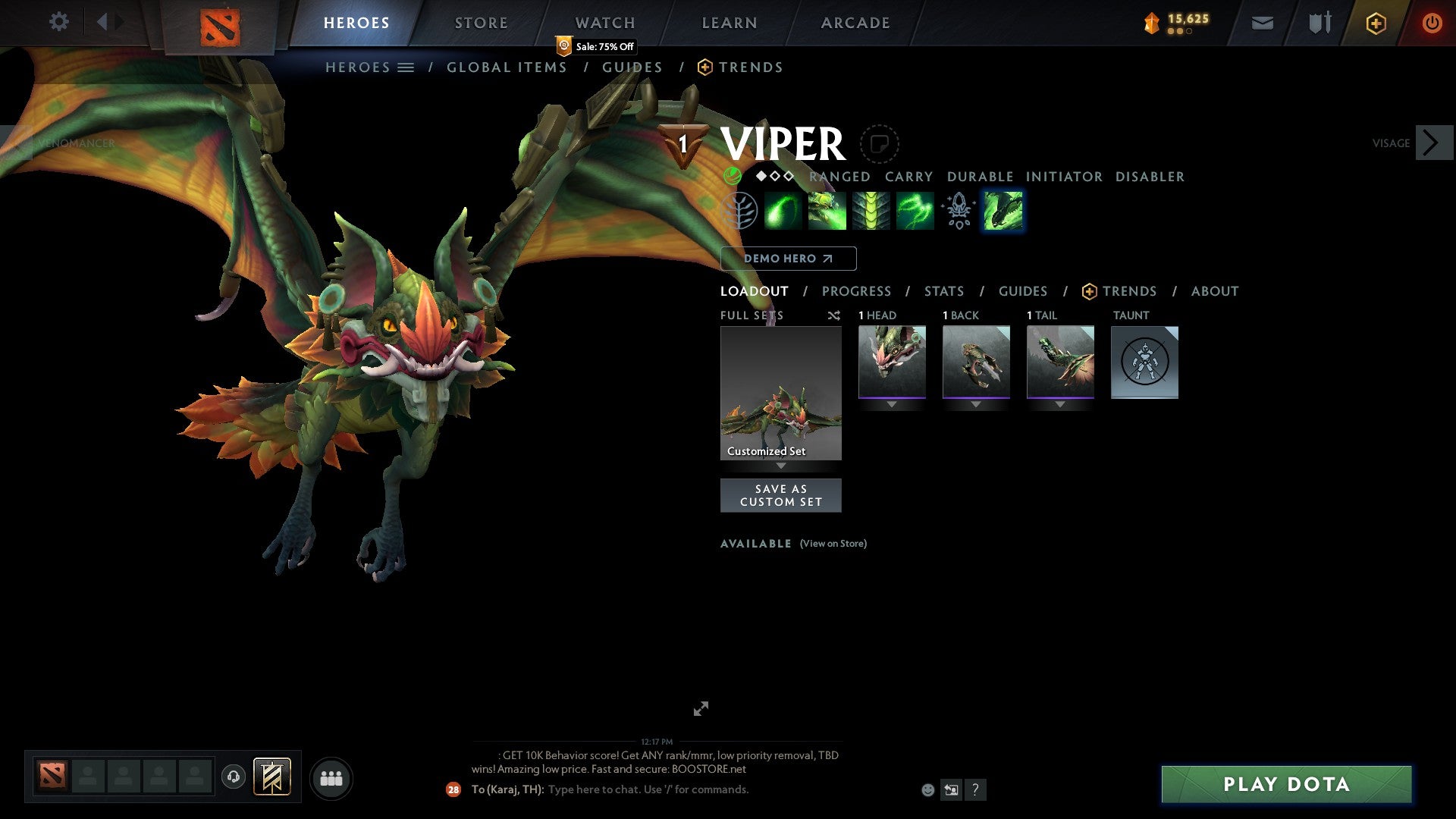Open the friends list icon
The height and width of the screenshot is (819, 1456).
click(x=331, y=777)
